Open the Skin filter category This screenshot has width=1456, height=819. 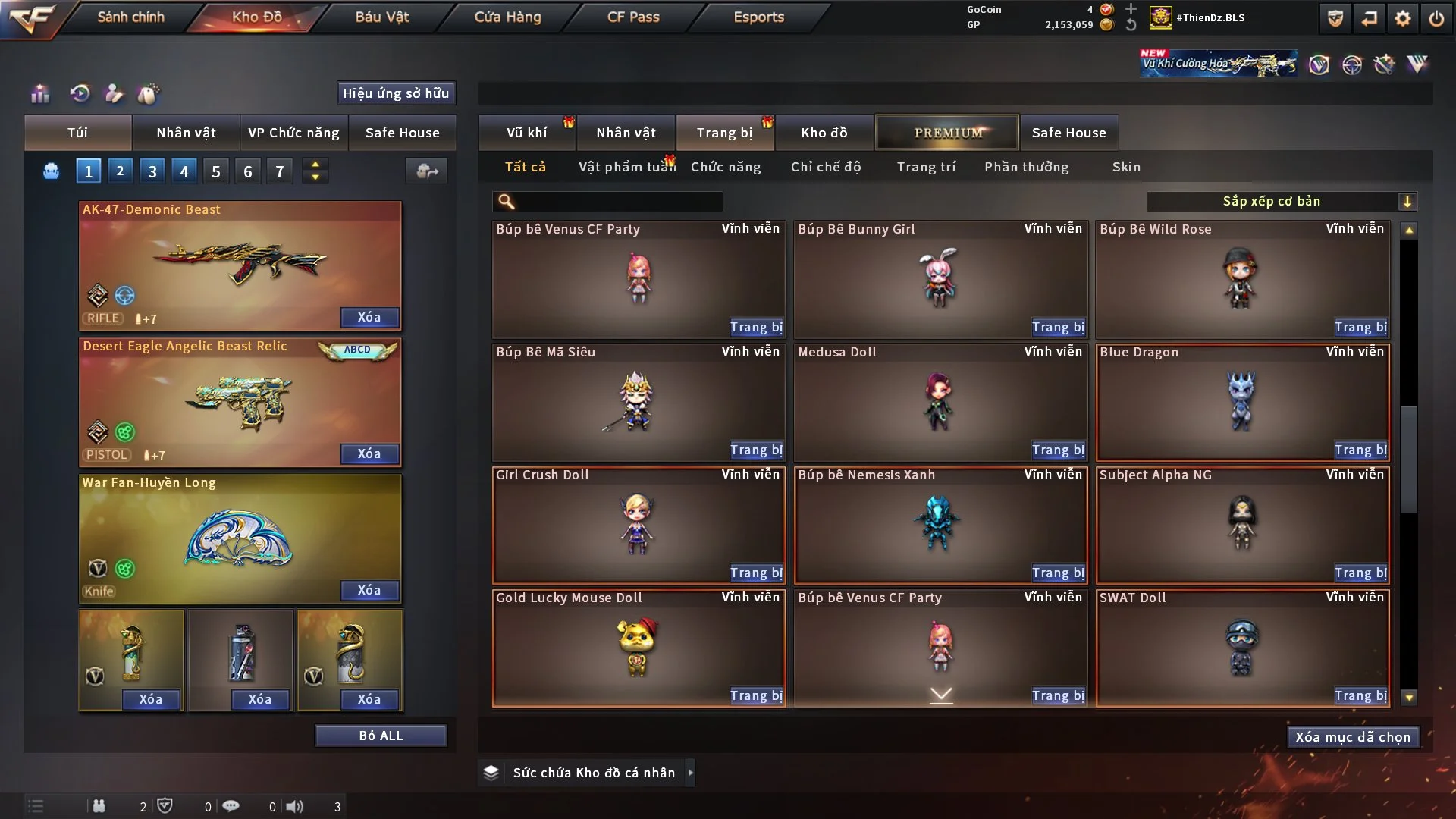[1126, 167]
